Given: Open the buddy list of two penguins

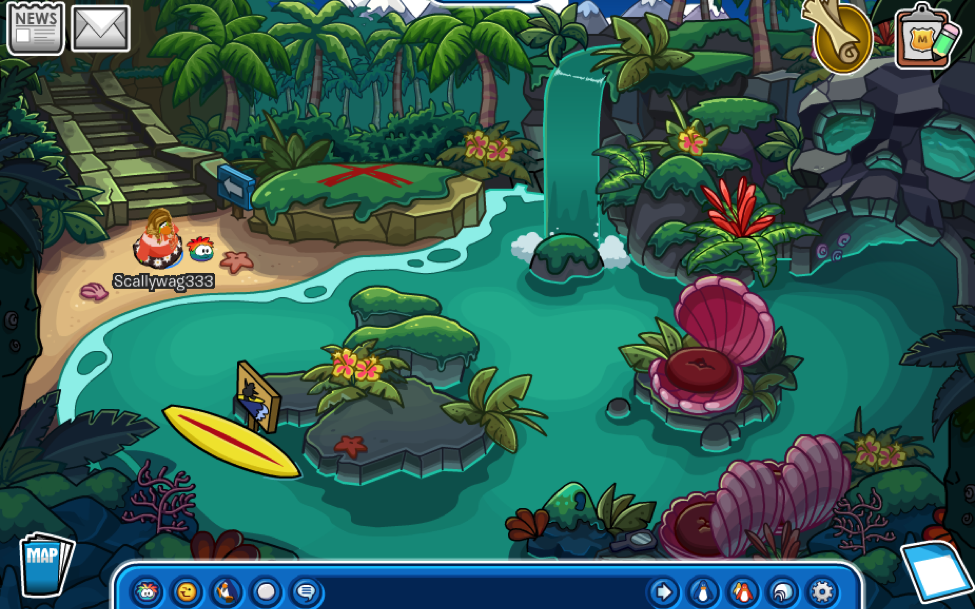Looking at the screenshot, I should pyautogui.click(x=741, y=591).
